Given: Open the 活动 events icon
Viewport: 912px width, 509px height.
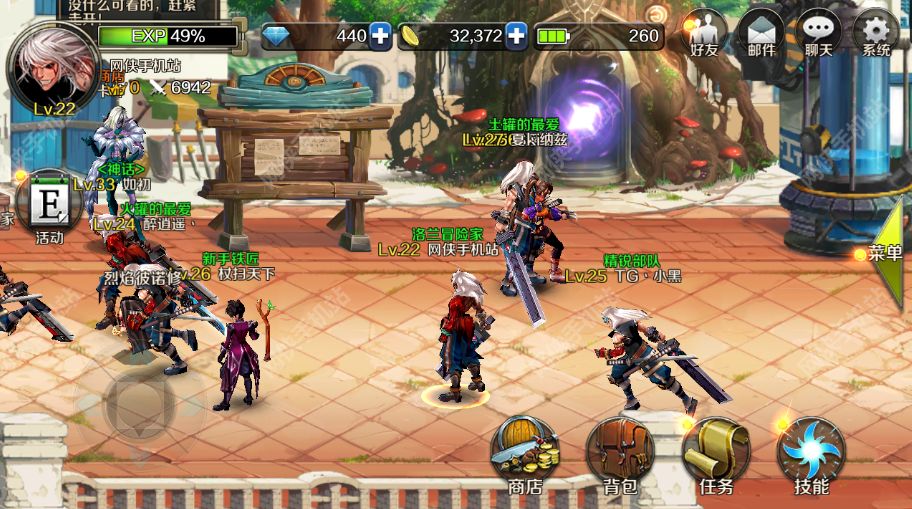Looking at the screenshot, I should (48, 208).
